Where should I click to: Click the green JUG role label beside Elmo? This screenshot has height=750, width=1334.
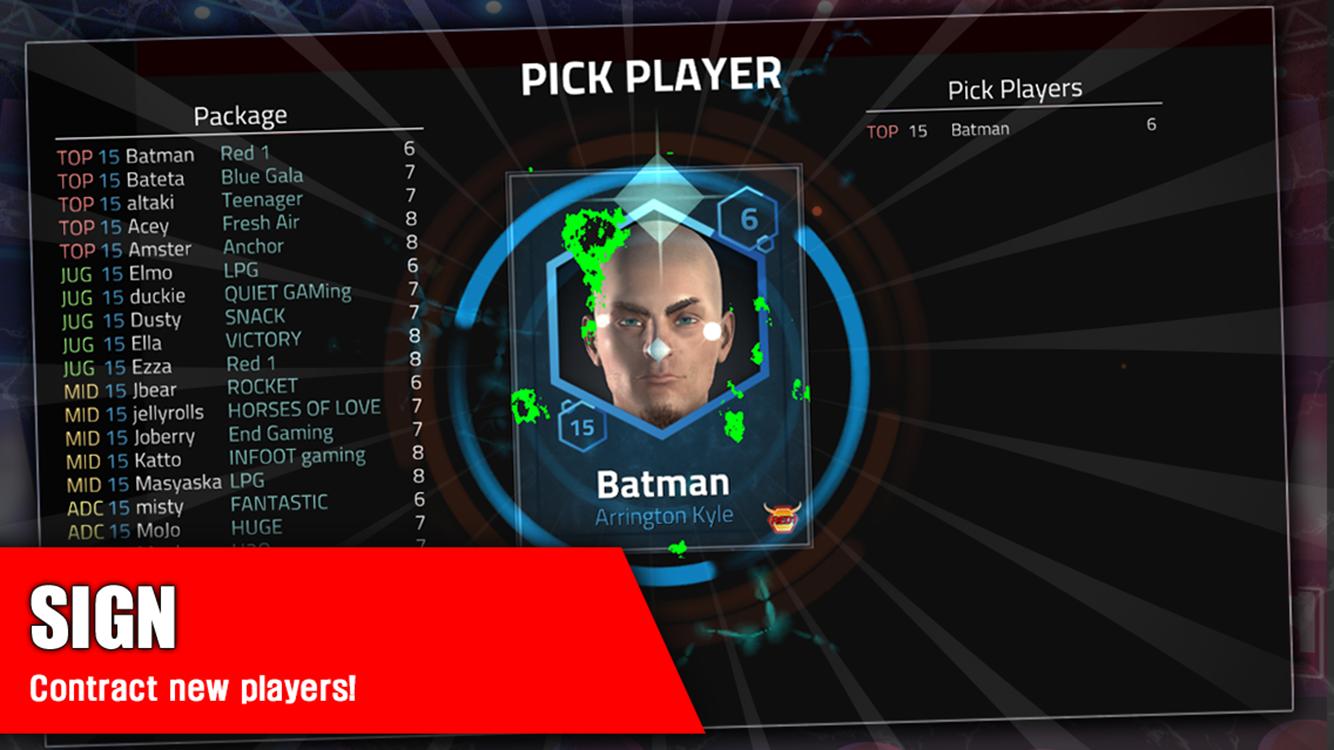[x=75, y=272]
